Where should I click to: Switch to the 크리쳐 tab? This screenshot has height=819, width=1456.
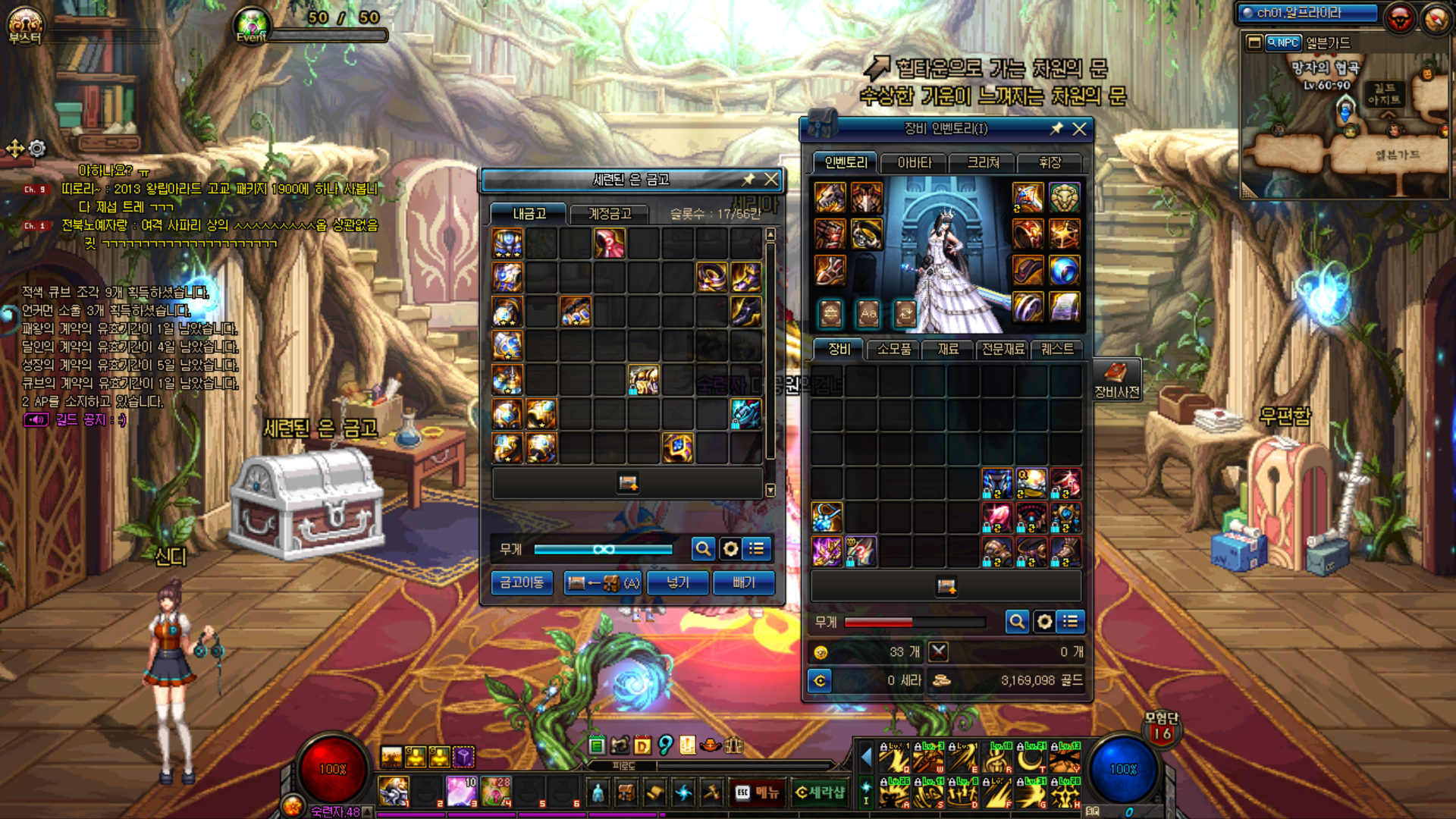[983, 162]
